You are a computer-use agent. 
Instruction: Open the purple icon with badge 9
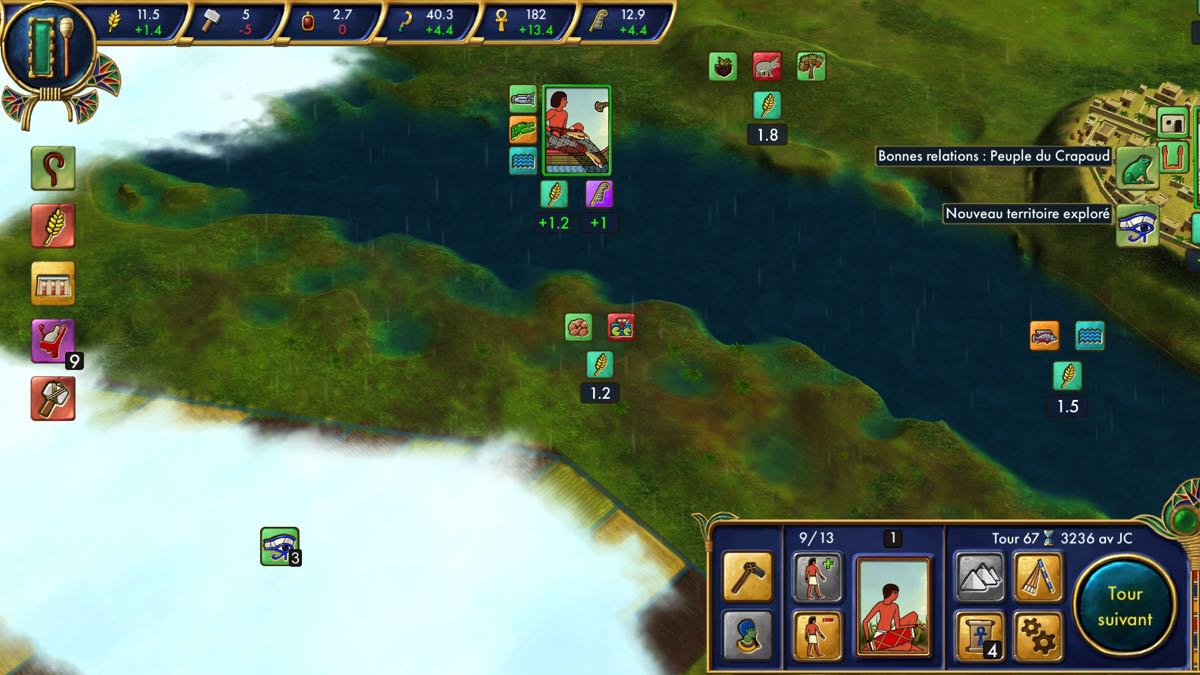(x=53, y=341)
